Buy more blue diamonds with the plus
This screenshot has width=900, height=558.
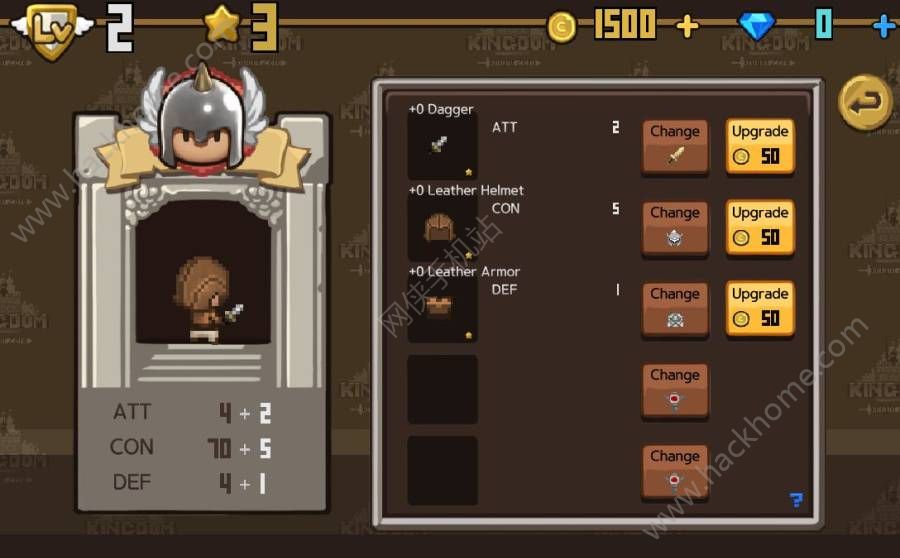pyautogui.click(x=883, y=25)
